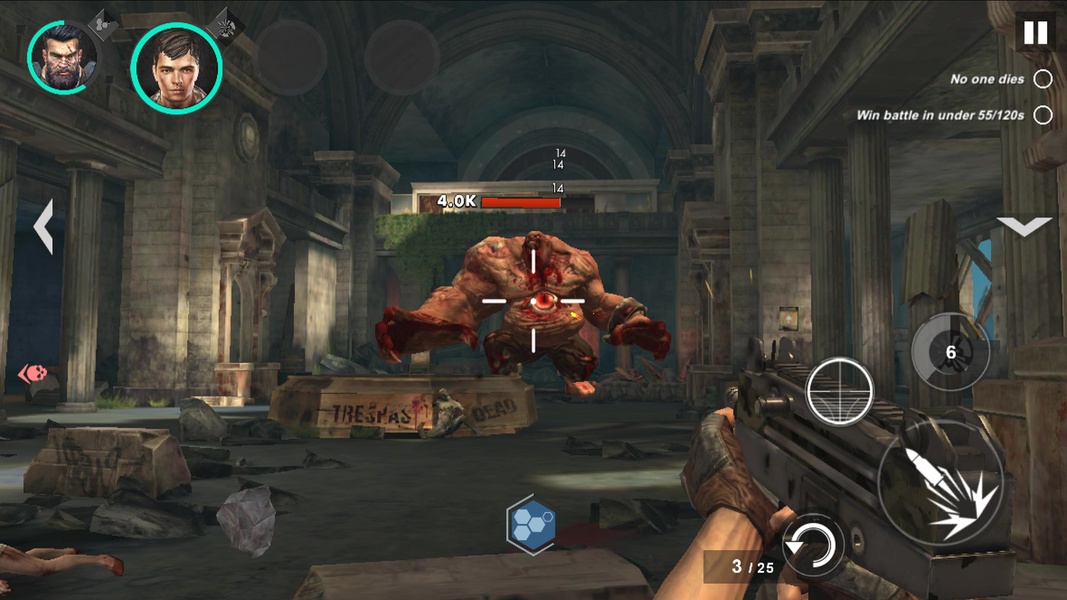
Task: Tap the fire bullet button
Action: 940,482
